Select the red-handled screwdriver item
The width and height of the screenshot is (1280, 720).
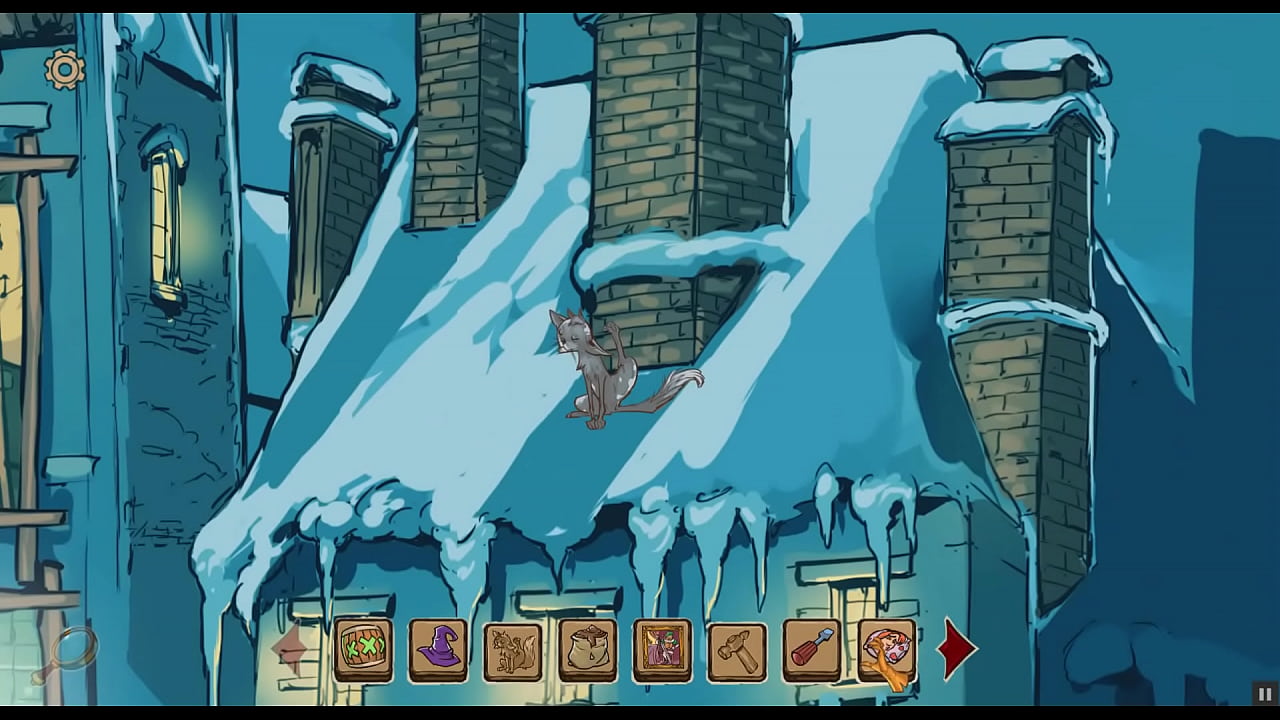tap(812, 650)
